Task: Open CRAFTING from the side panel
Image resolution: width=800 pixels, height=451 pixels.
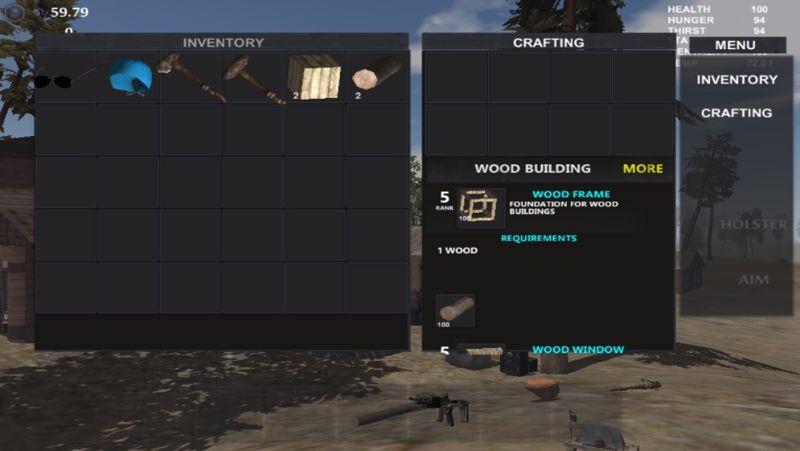Action: (737, 113)
